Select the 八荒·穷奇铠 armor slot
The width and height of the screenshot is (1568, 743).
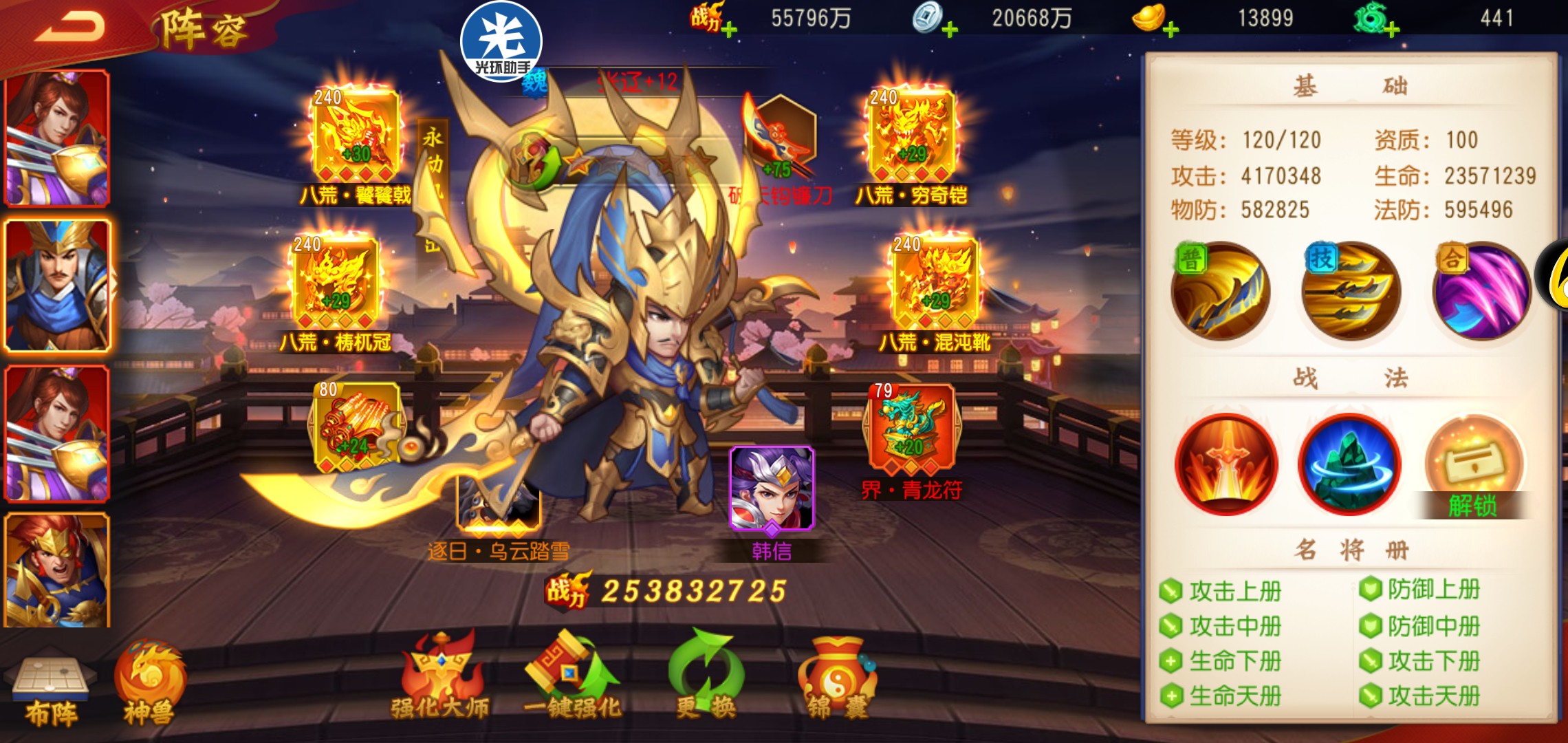911,138
